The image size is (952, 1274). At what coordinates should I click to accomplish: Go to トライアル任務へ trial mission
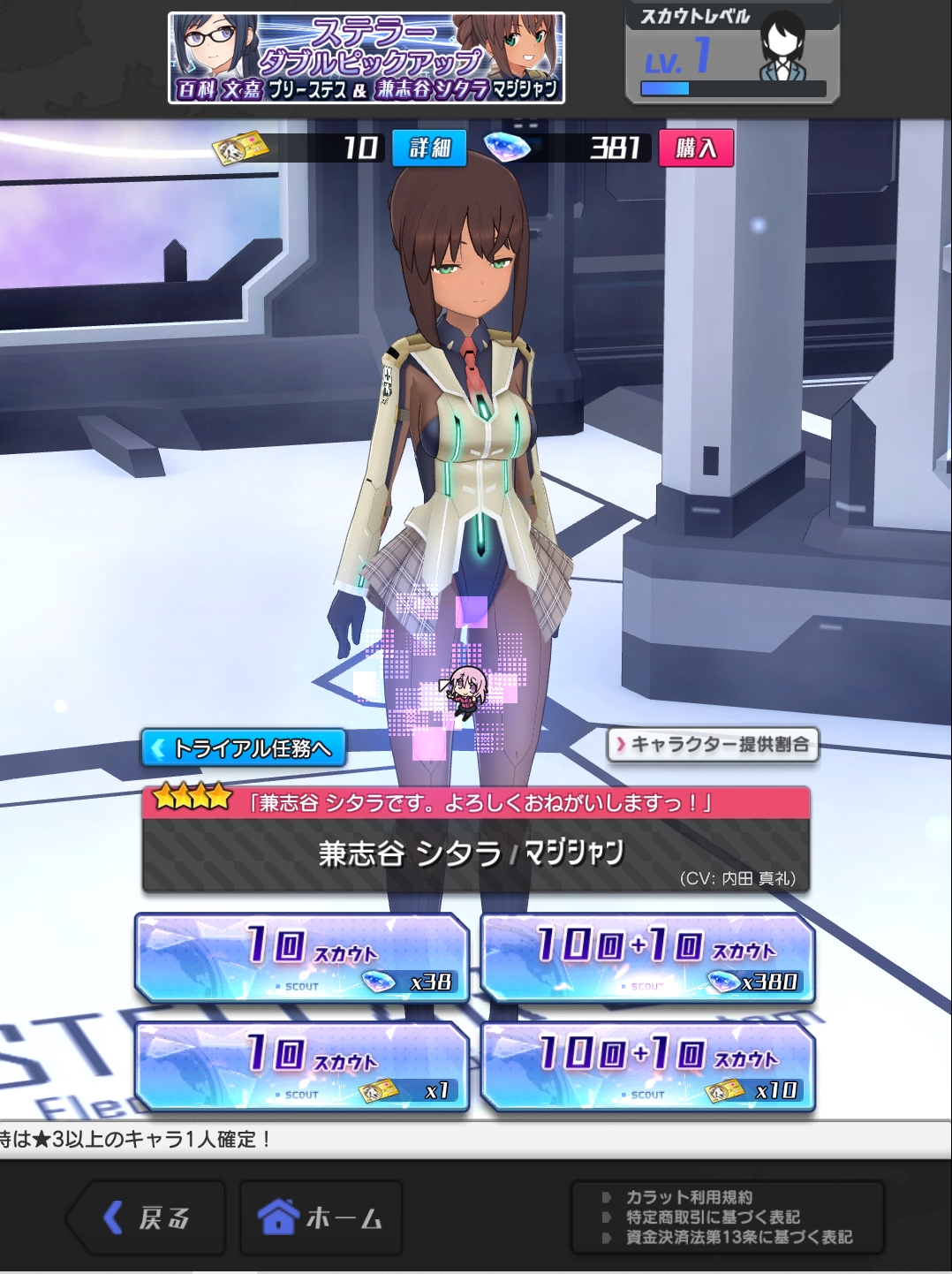point(243,748)
